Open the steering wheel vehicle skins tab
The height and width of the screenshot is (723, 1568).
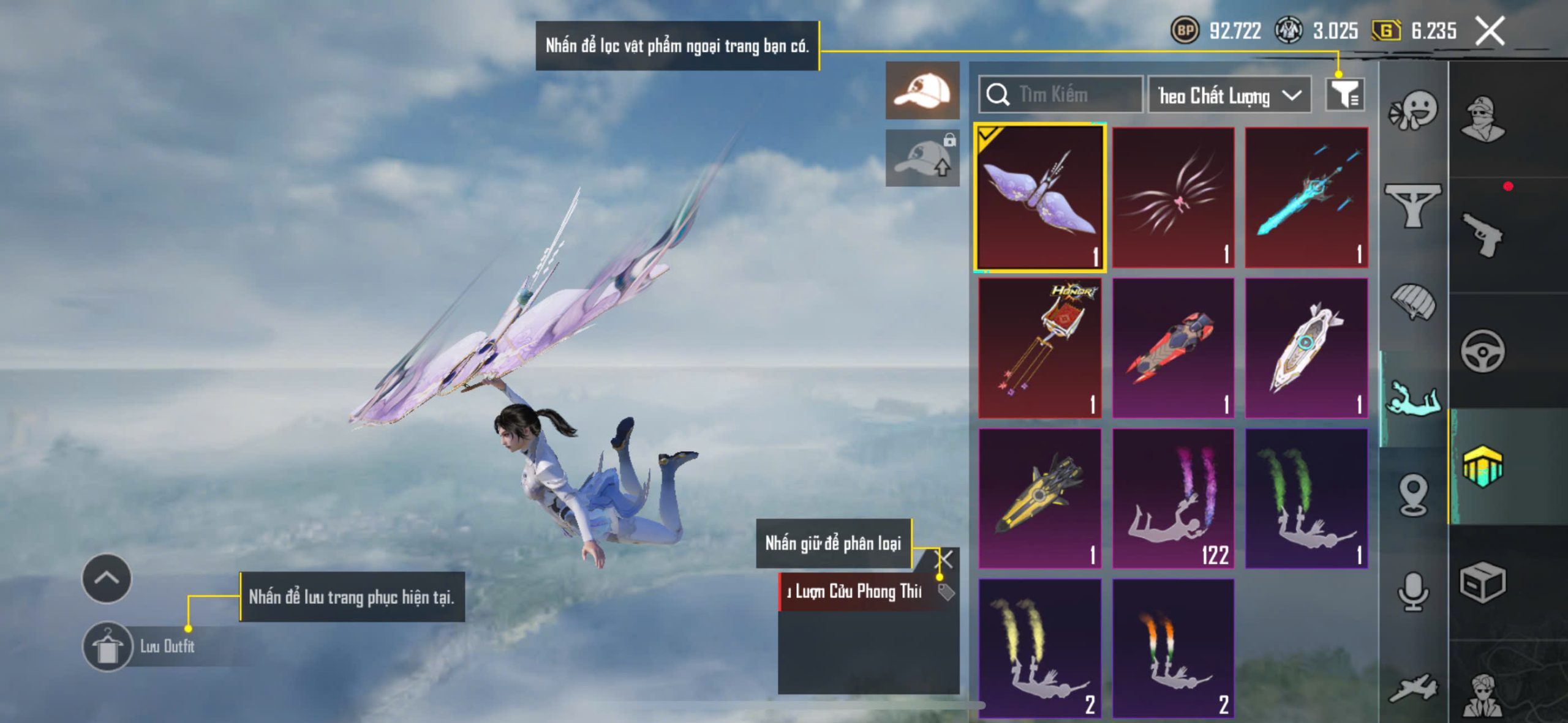tap(1482, 351)
